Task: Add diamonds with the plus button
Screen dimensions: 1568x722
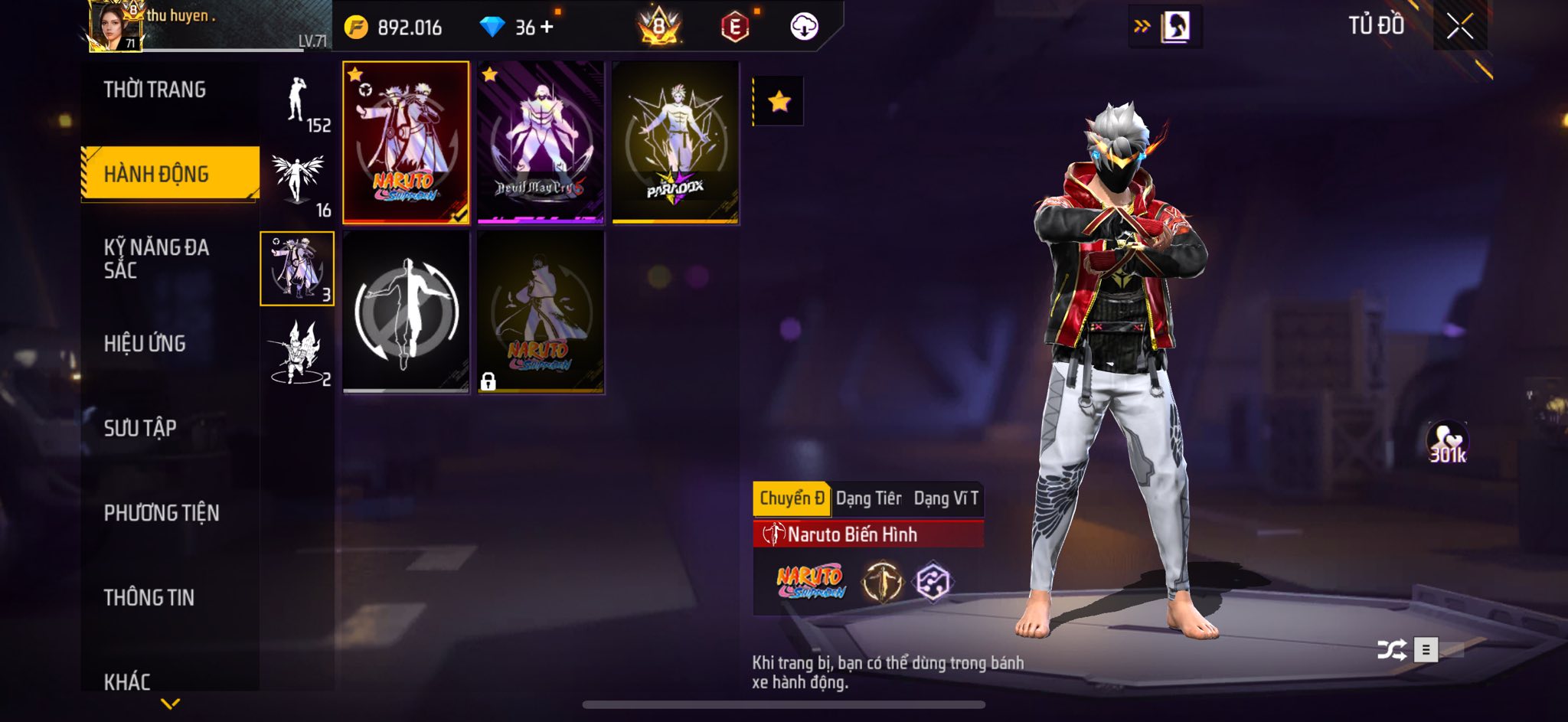Action: (547, 27)
